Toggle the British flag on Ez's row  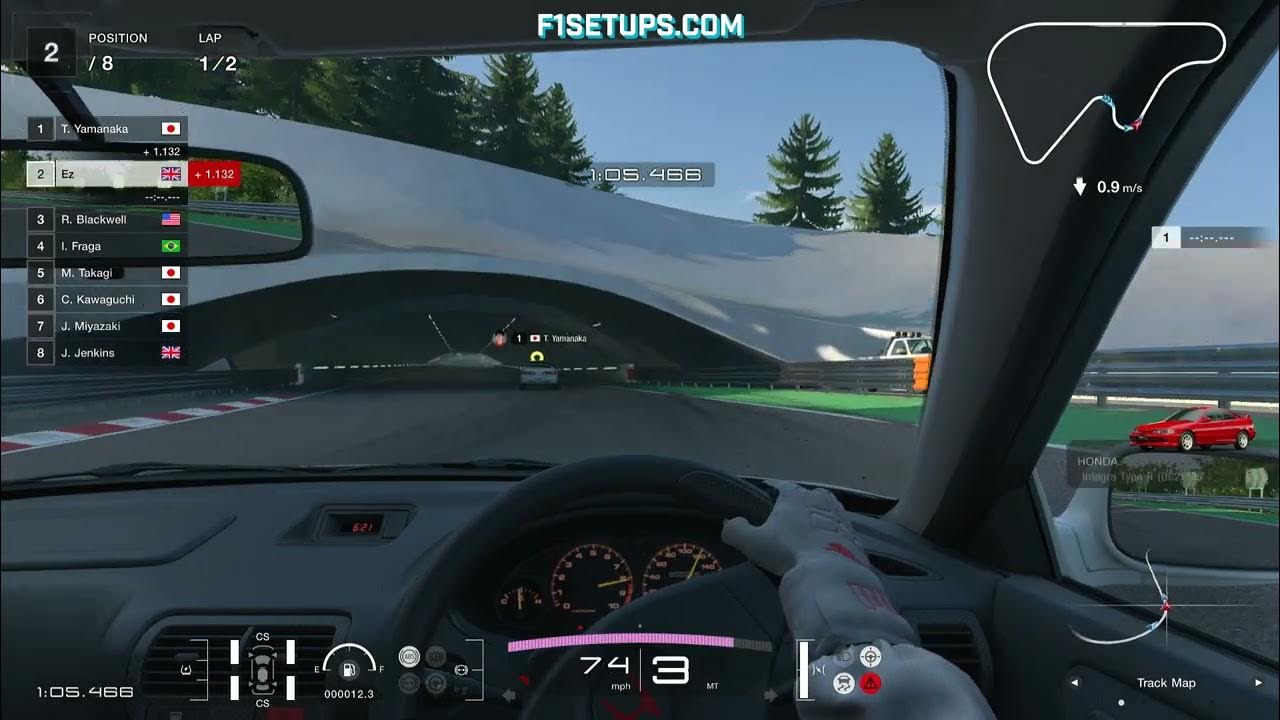170,173
